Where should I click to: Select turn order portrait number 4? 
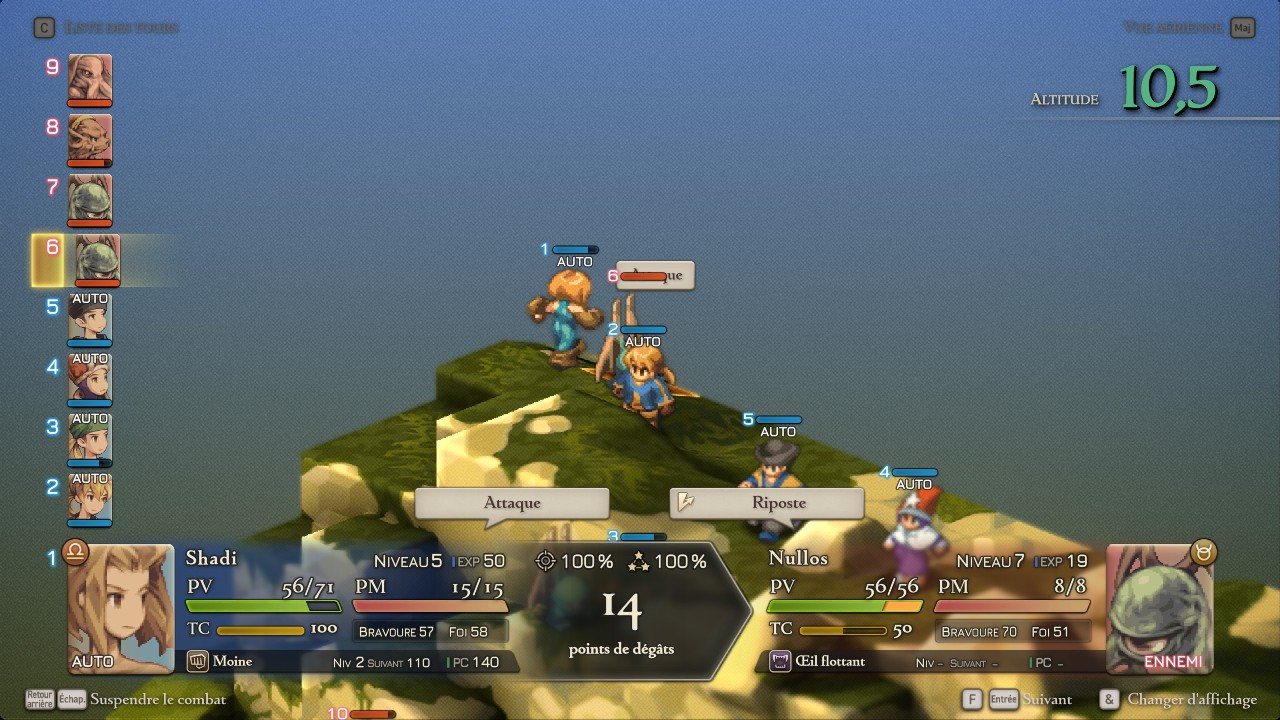(x=90, y=379)
